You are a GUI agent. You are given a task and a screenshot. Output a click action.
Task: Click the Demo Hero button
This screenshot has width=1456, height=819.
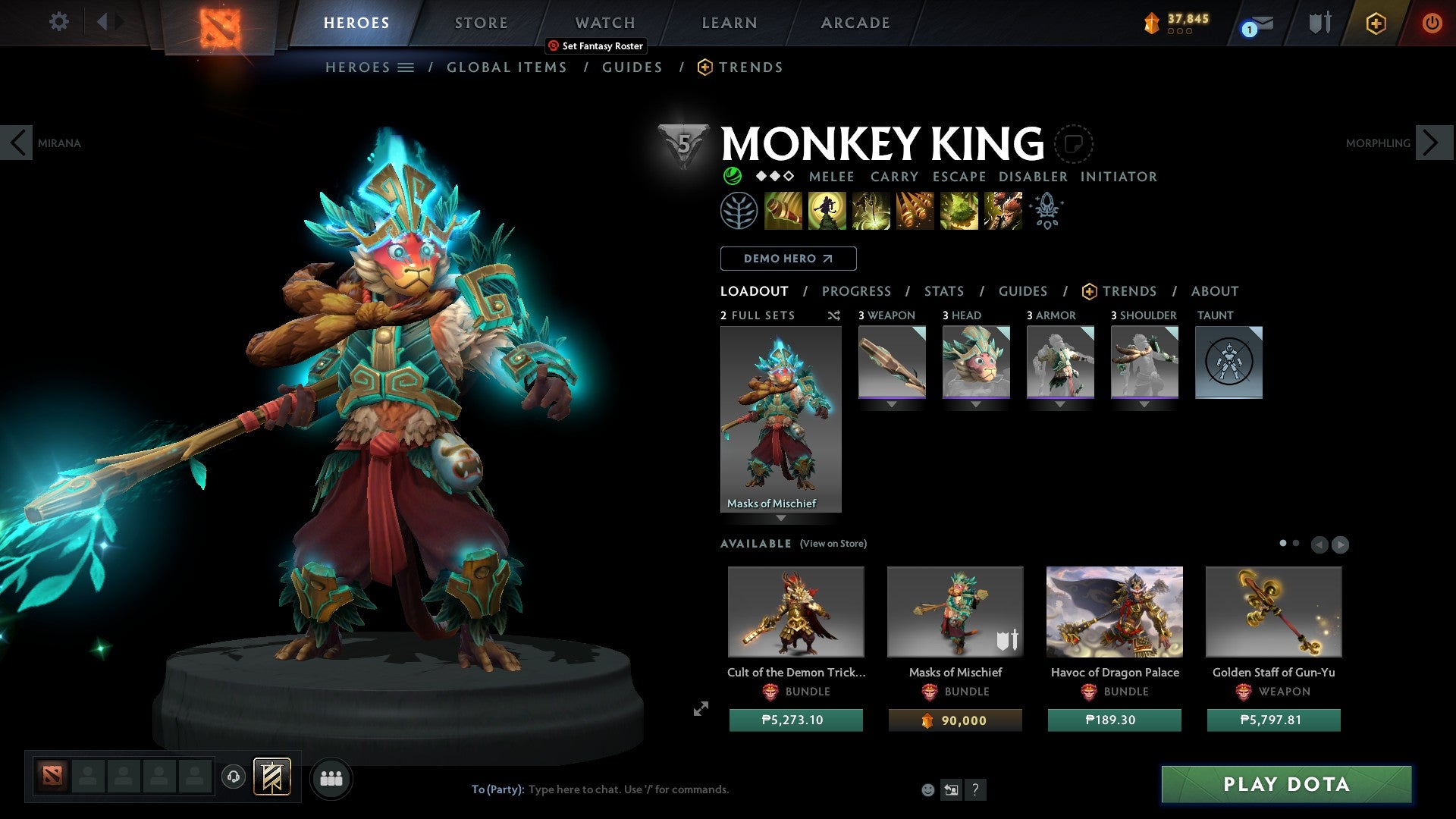(787, 258)
